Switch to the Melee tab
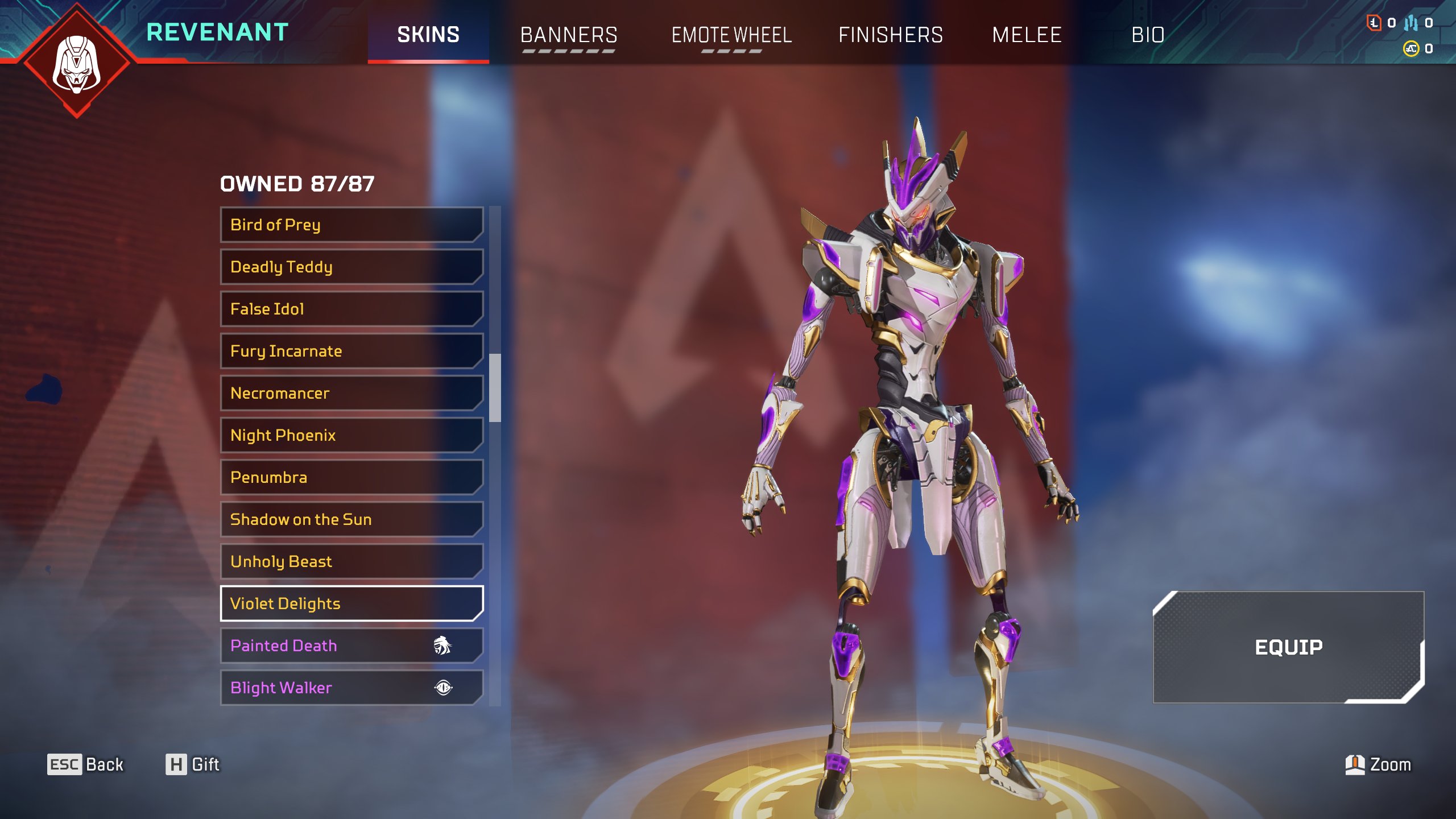Viewport: 1456px width, 819px height. pyautogui.click(x=1027, y=35)
